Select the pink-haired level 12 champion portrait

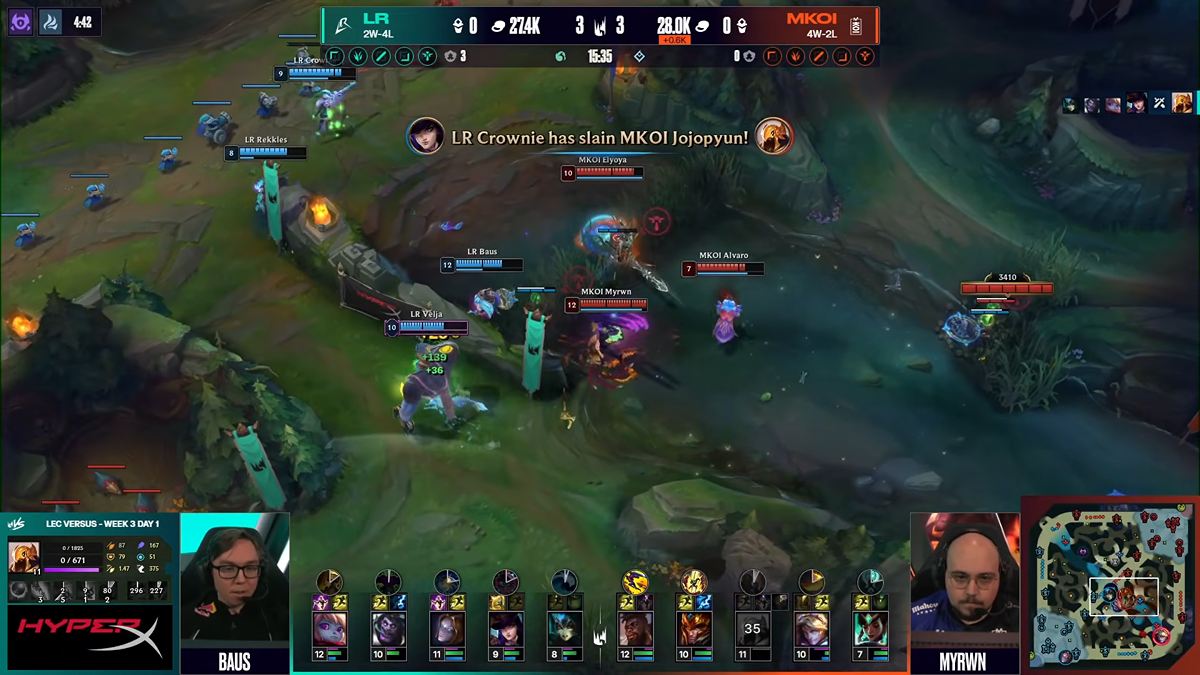click(x=330, y=629)
